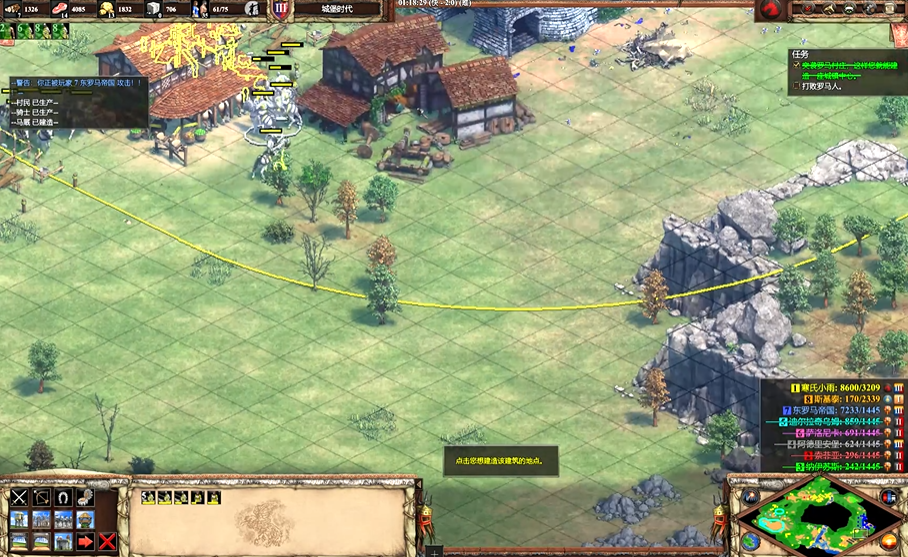Click the idle villager button beside population
The width and height of the screenshot is (908, 557).
click(x=253, y=9)
